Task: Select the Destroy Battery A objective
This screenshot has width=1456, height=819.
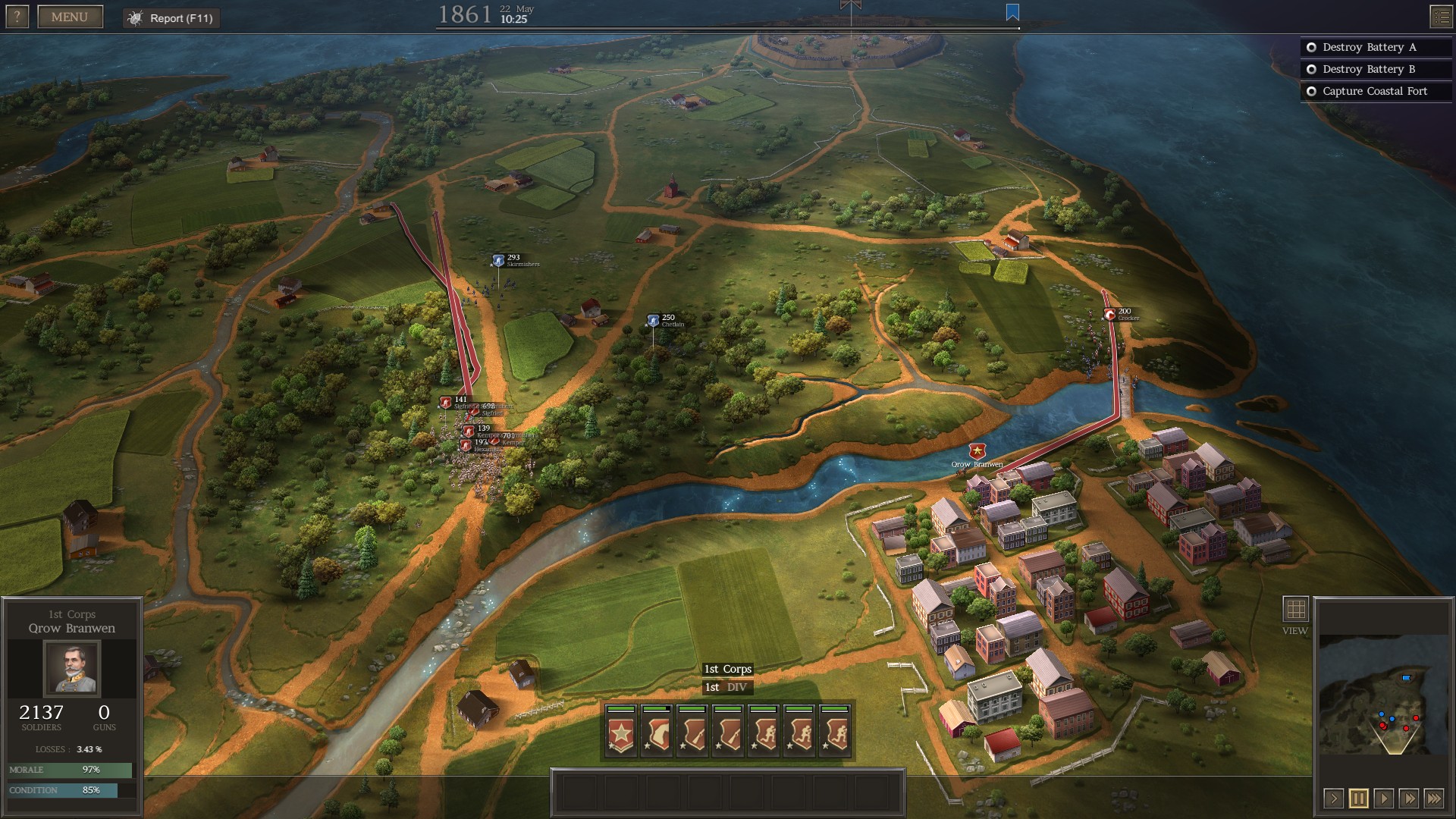Action: coord(1369,47)
